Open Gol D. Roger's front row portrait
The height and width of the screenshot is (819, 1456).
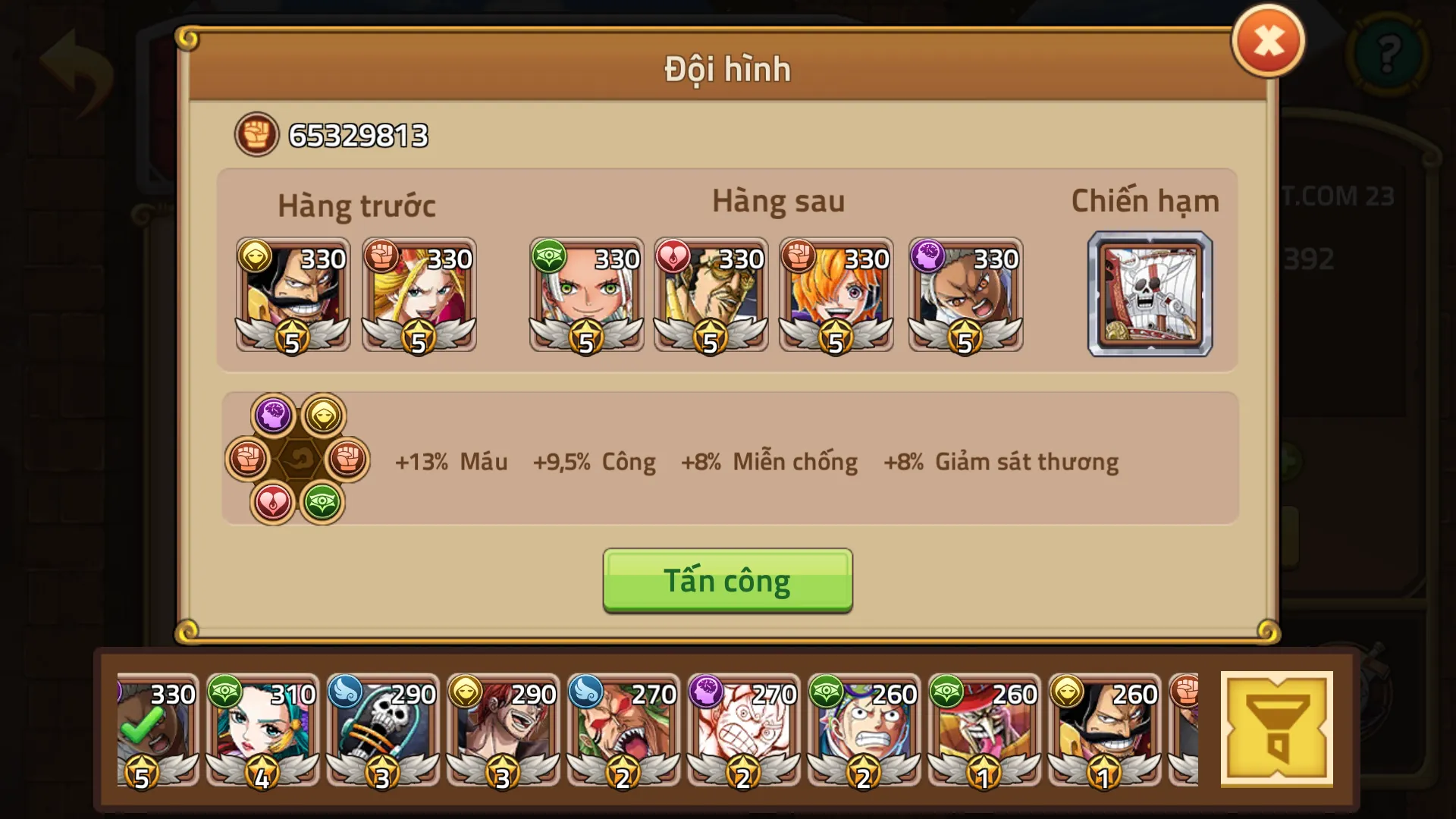coord(292,296)
